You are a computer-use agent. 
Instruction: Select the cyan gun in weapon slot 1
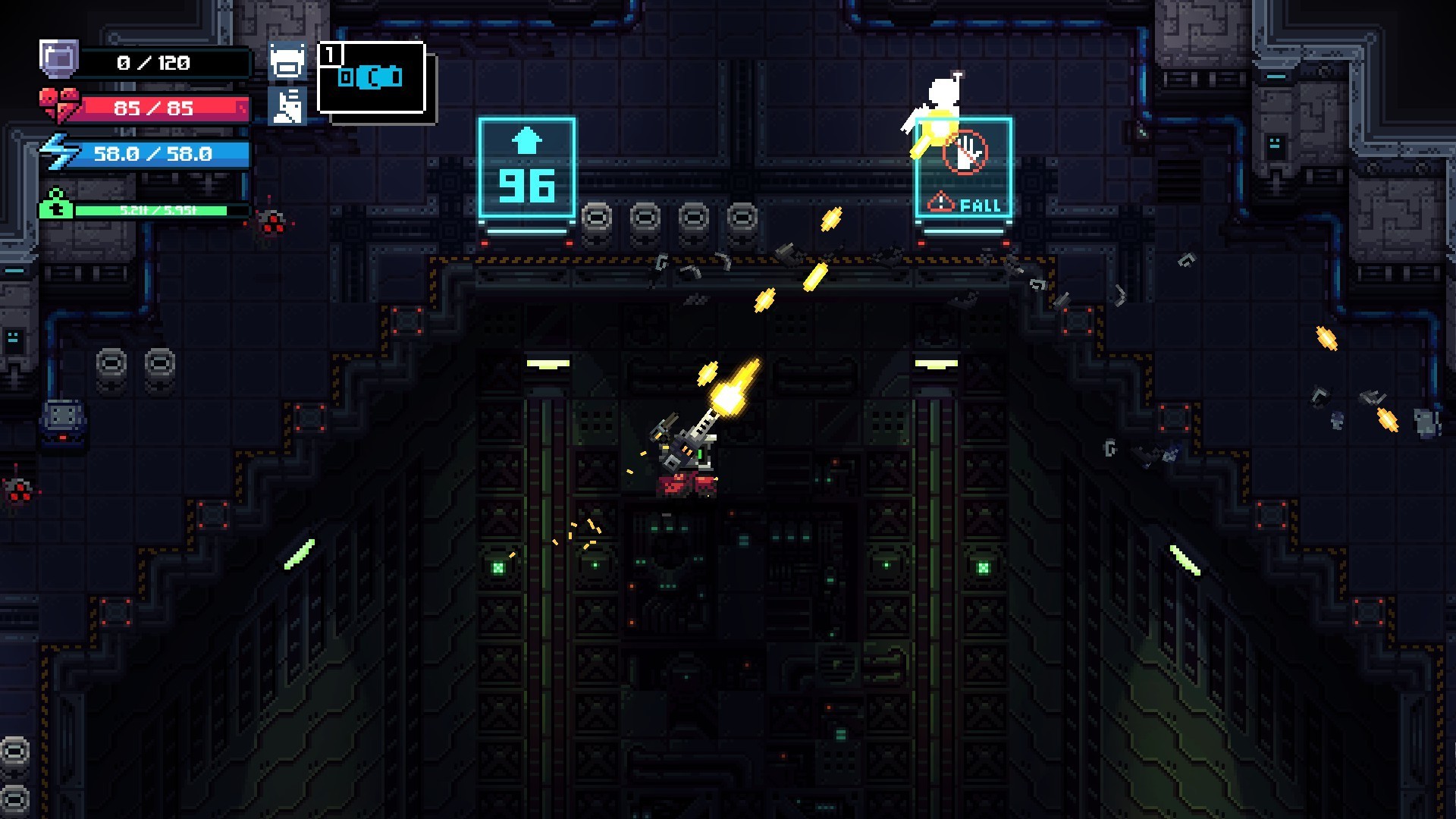pos(372,76)
